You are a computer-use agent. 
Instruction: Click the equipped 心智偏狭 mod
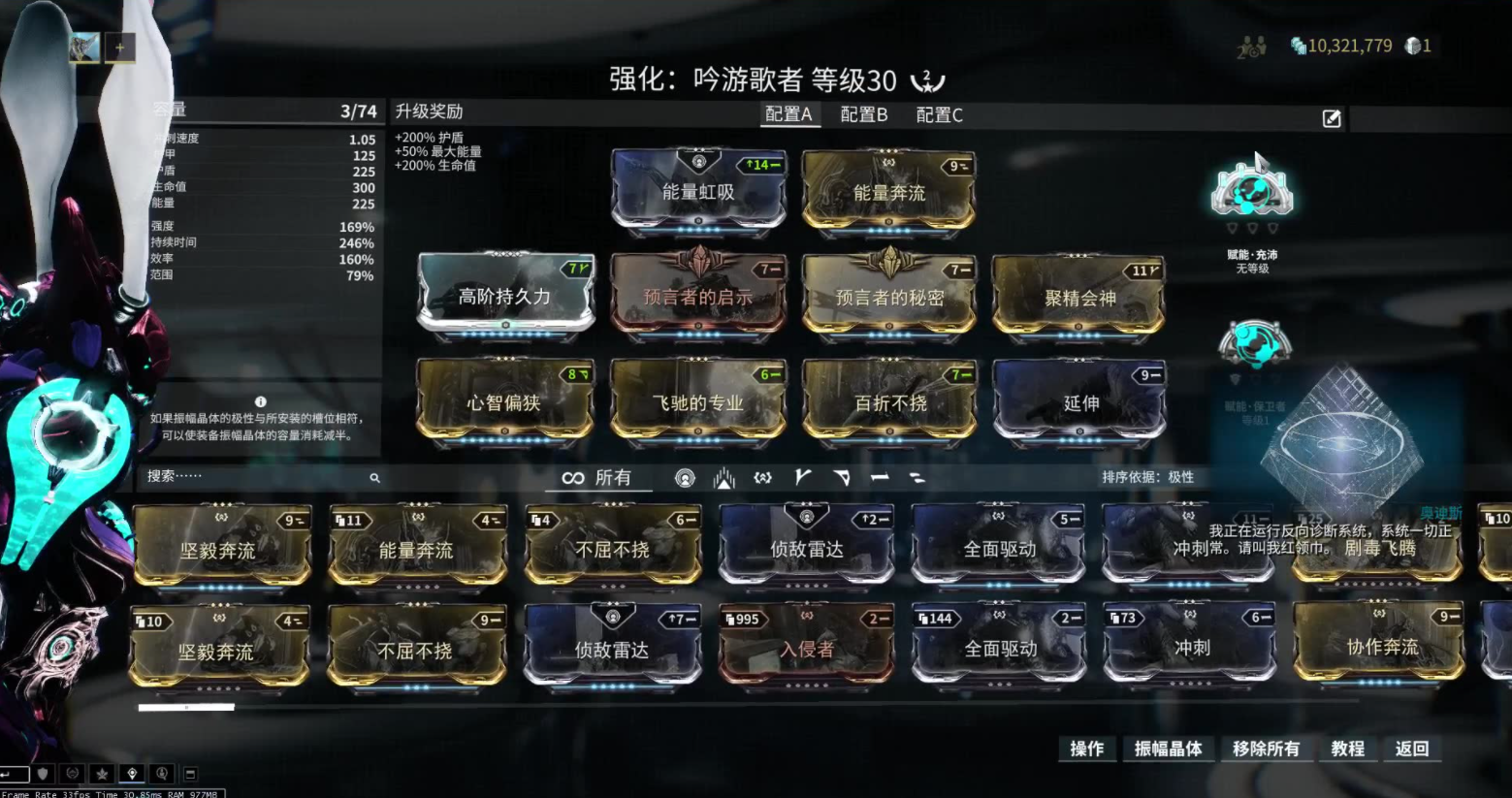(504, 401)
